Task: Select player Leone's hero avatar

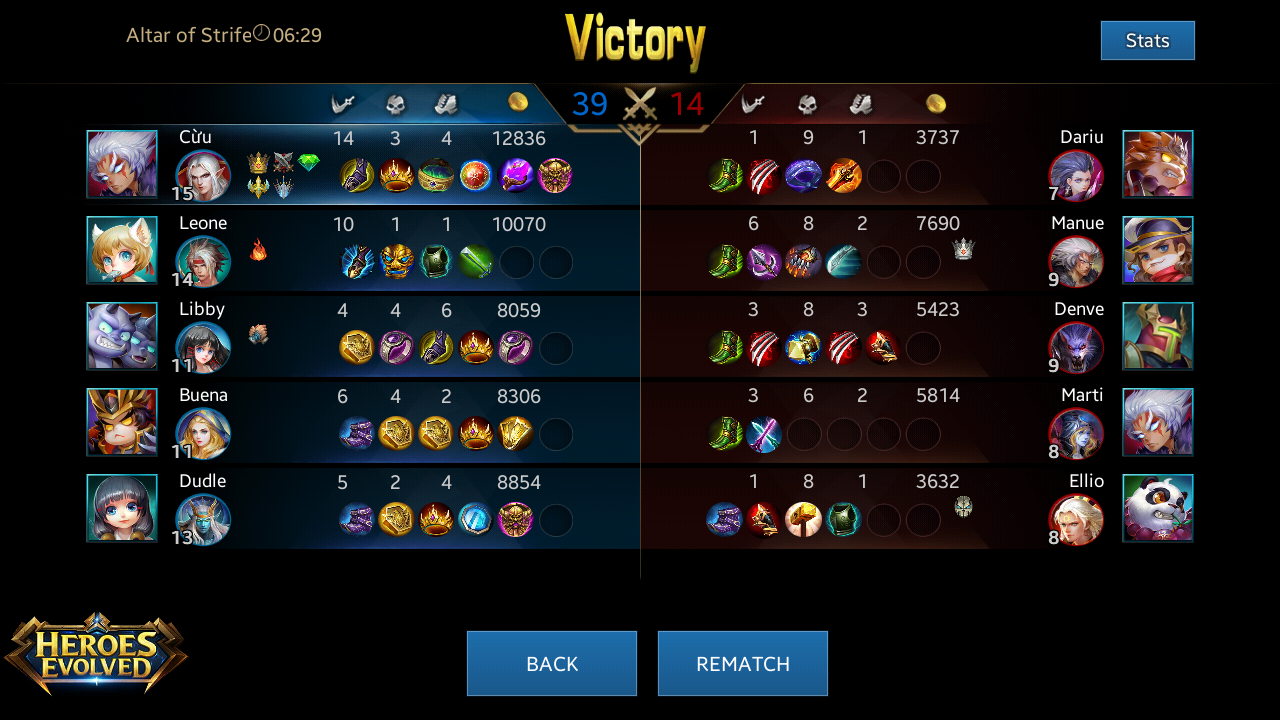Action: pyautogui.click(x=203, y=262)
